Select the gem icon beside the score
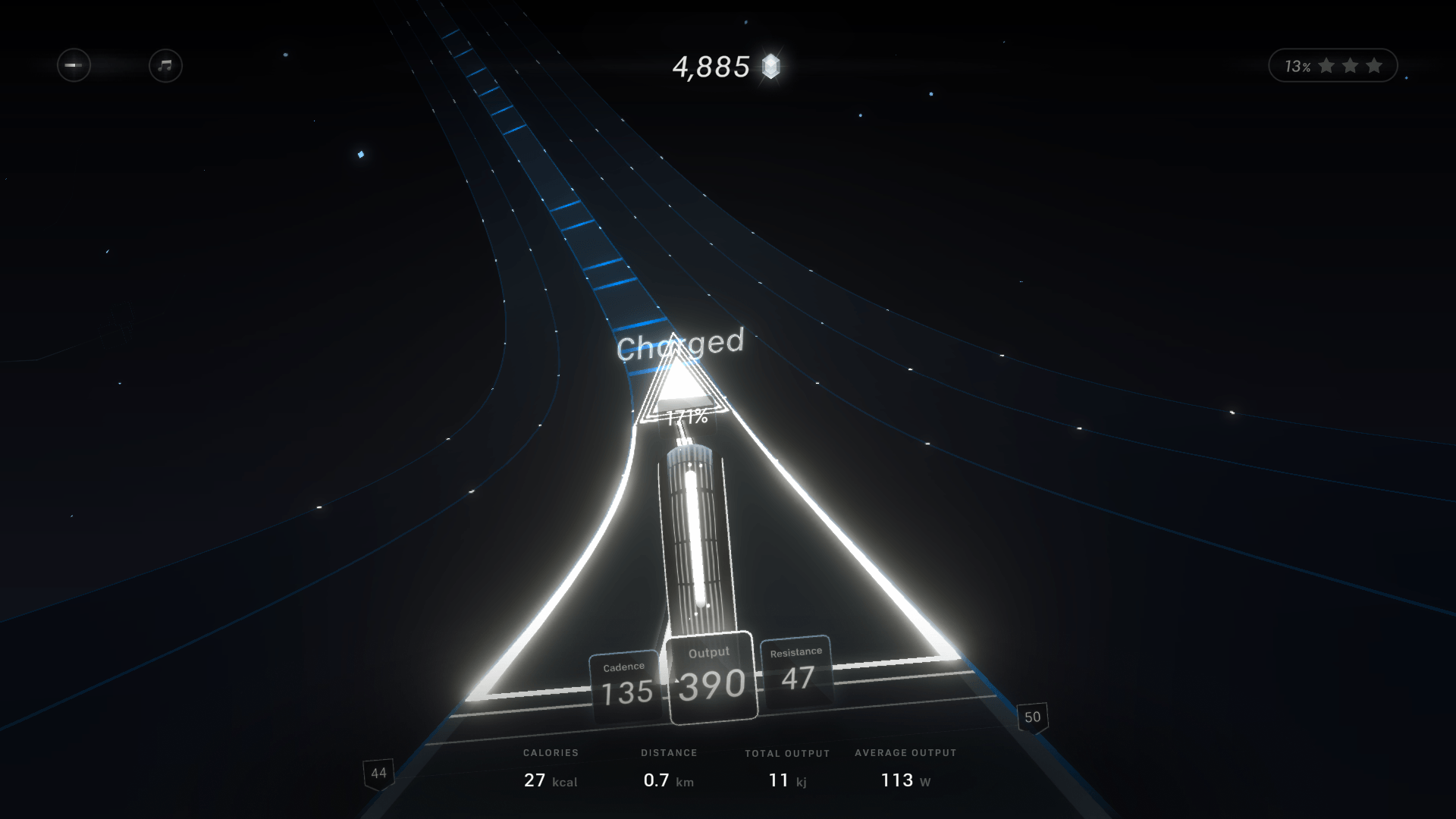The image size is (1456, 819). coord(771,67)
